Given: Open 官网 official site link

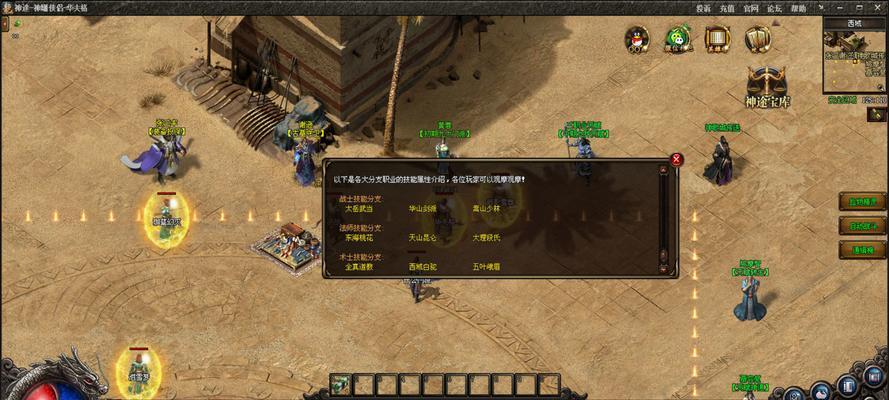Looking at the screenshot, I should pos(751,7).
